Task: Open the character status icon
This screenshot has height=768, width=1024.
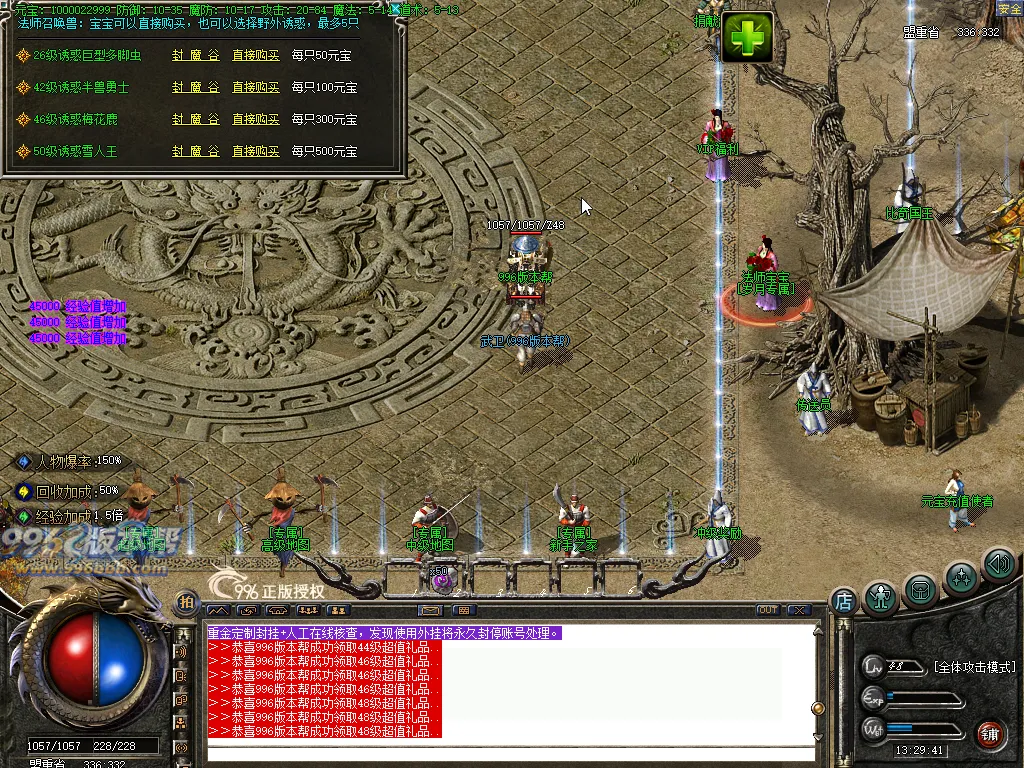Action: 880,597
